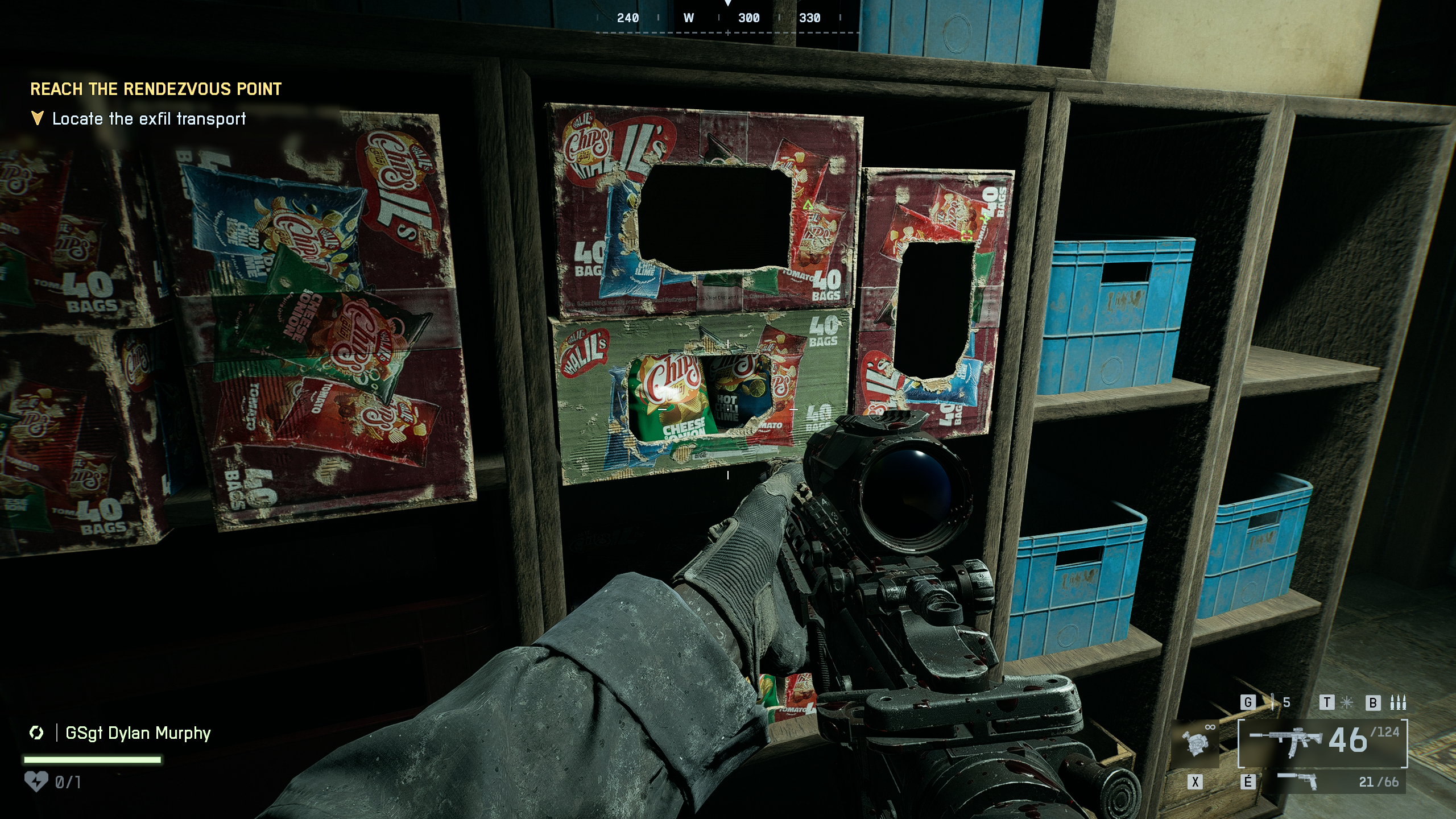The width and height of the screenshot is (1456, 819).
Task: Click the squad emblem beside Dylan Murphy
Action: (36, 733)
